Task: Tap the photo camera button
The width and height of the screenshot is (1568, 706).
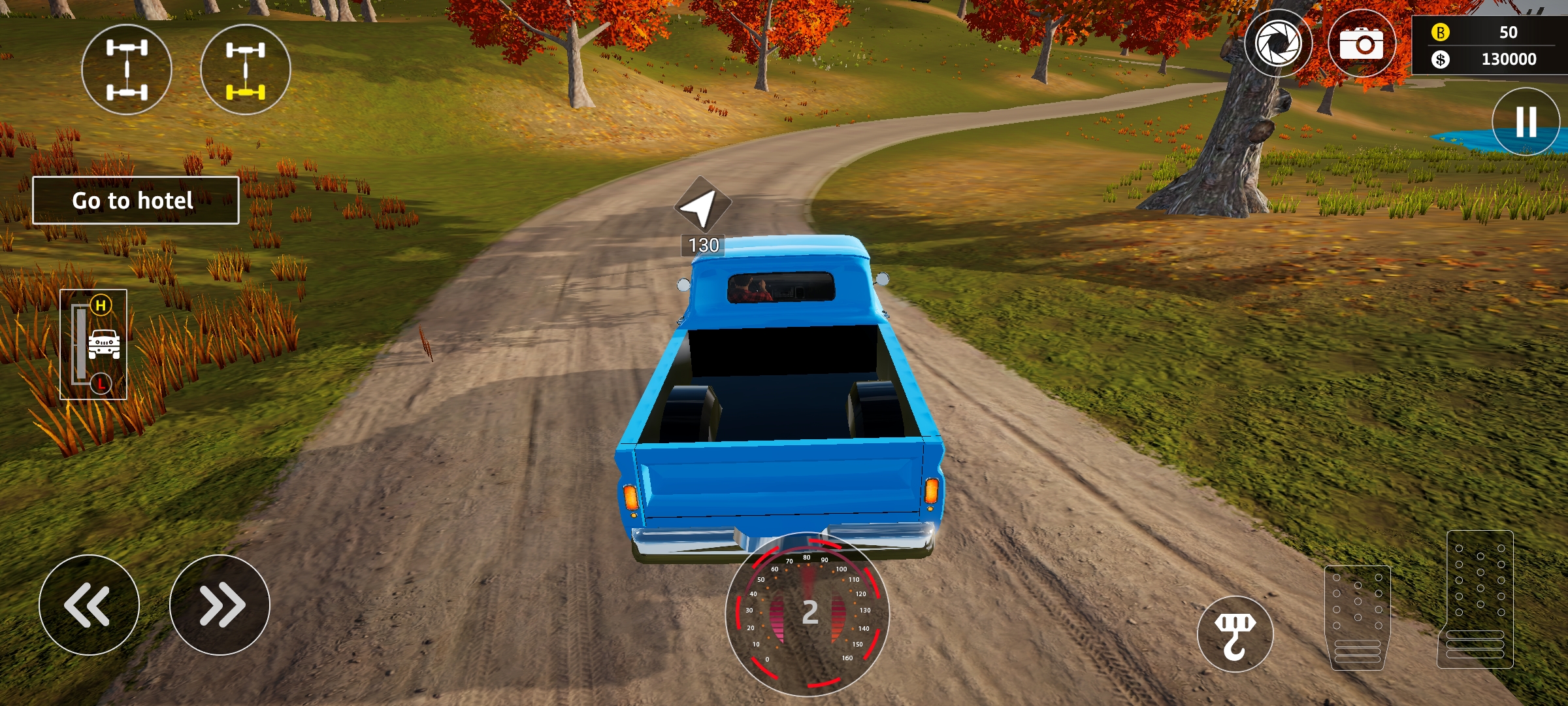Action: tap(1362, 44)
